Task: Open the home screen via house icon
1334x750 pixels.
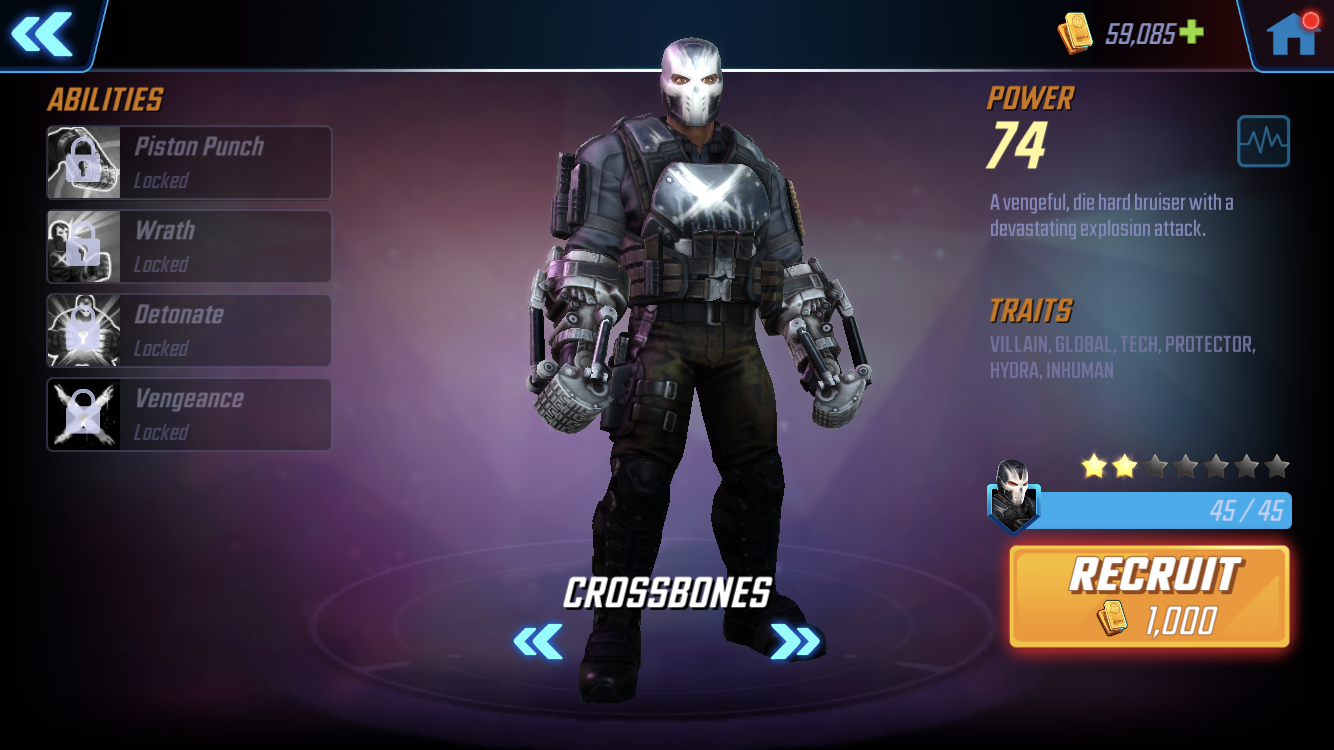Action: (x=1291, y=35)
